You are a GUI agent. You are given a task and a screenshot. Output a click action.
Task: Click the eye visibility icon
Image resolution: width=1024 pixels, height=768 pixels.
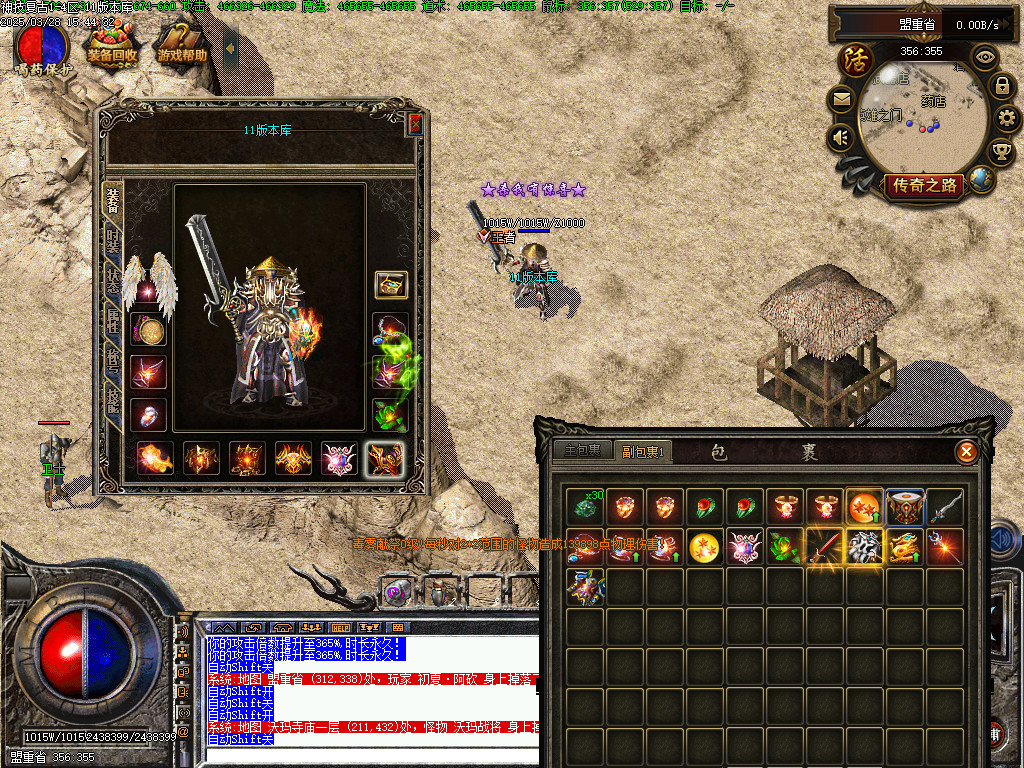pos(985,57)
